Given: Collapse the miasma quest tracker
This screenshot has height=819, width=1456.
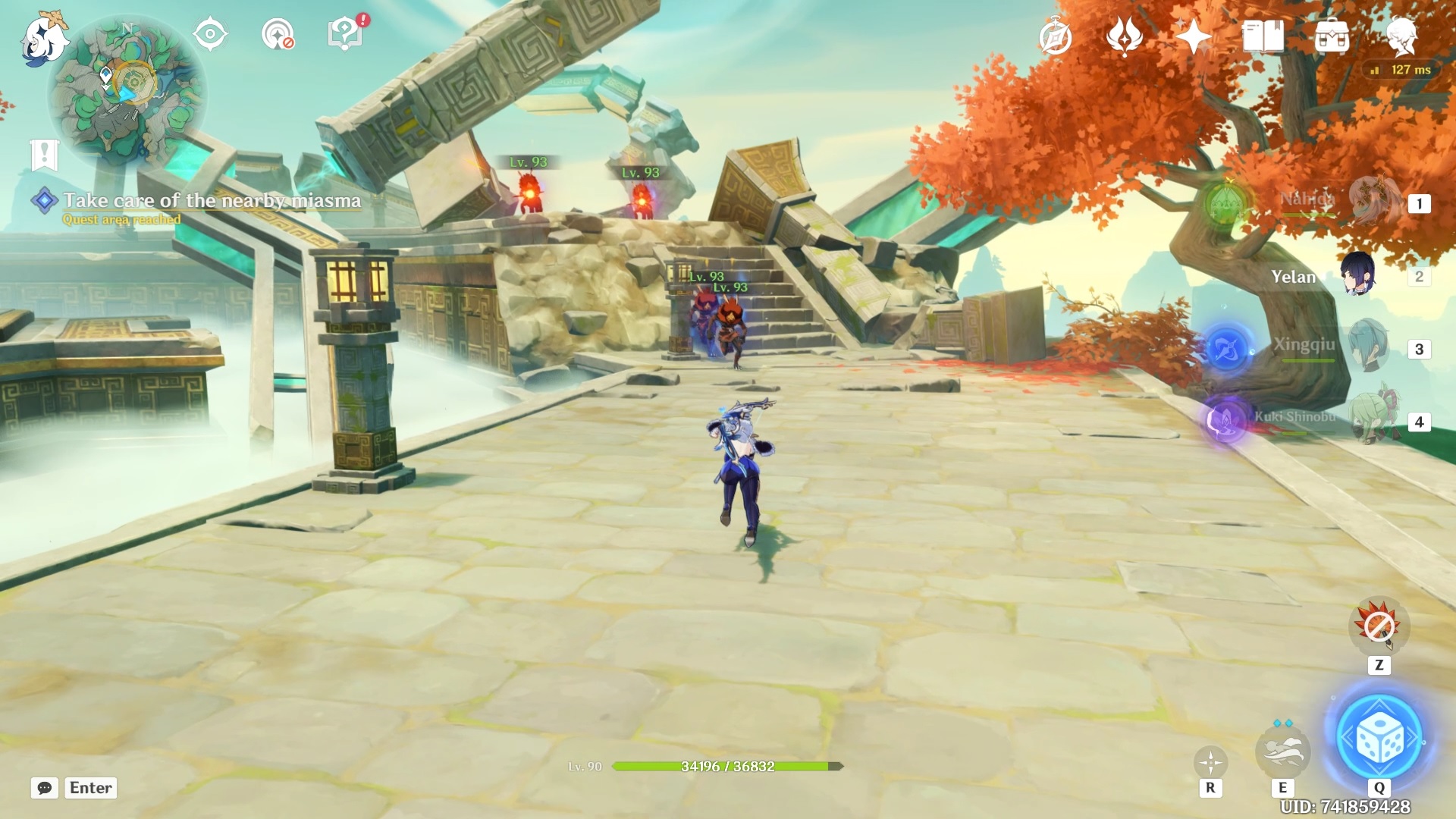Looking at the screenshot, I should click(44, 200).
